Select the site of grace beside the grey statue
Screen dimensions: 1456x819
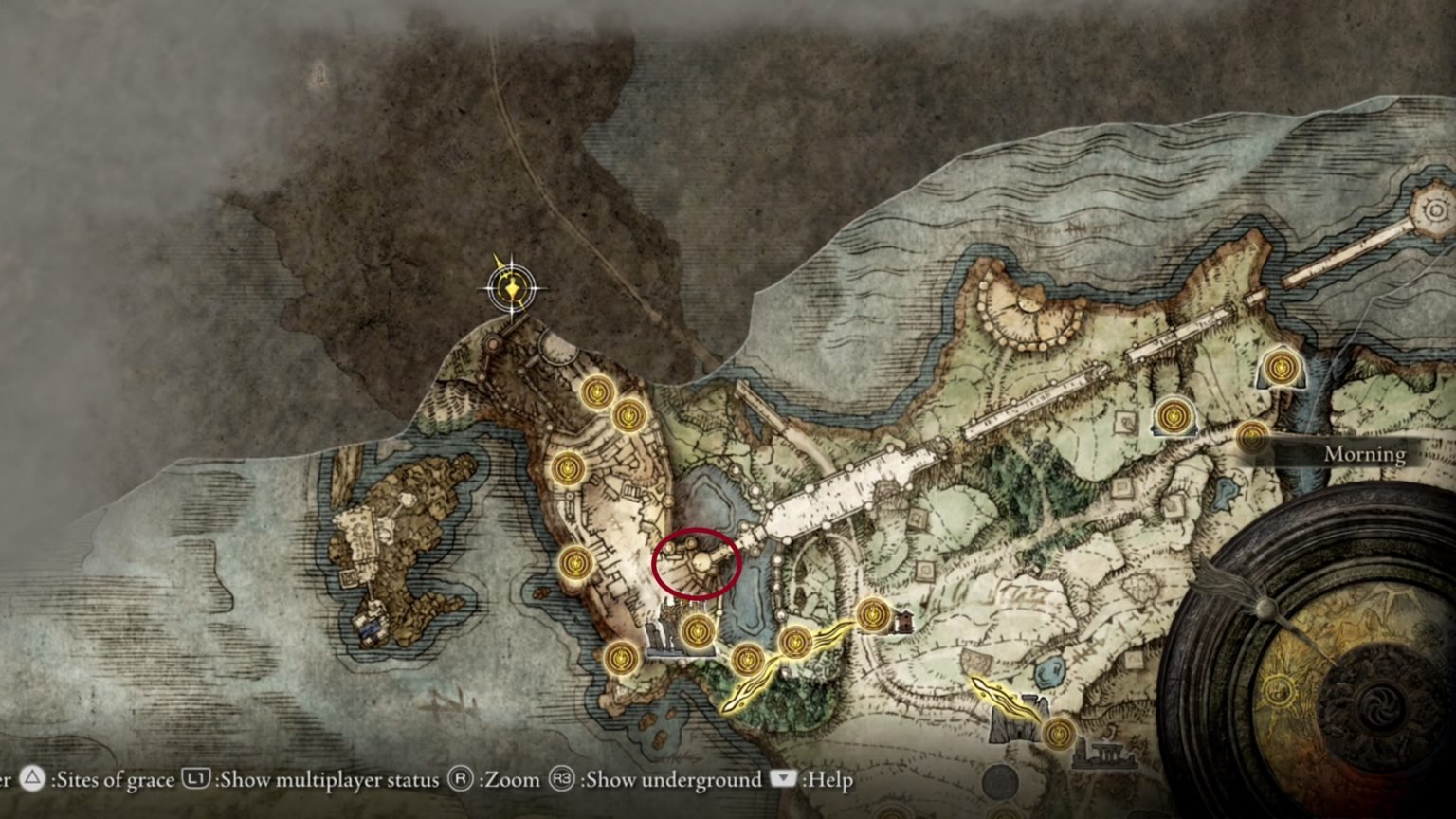click(x=697, y=629)
